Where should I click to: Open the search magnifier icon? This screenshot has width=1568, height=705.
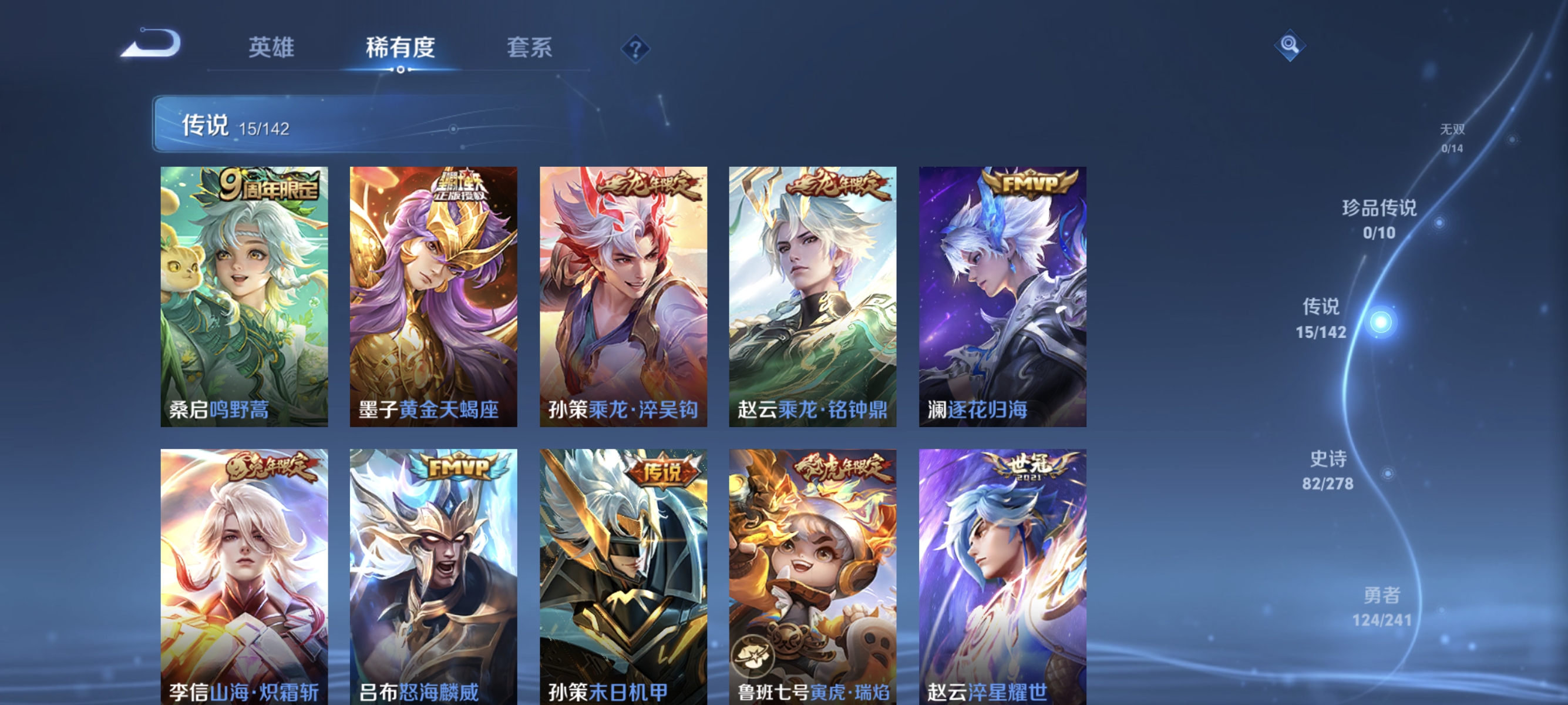[x=1290, y=45]
